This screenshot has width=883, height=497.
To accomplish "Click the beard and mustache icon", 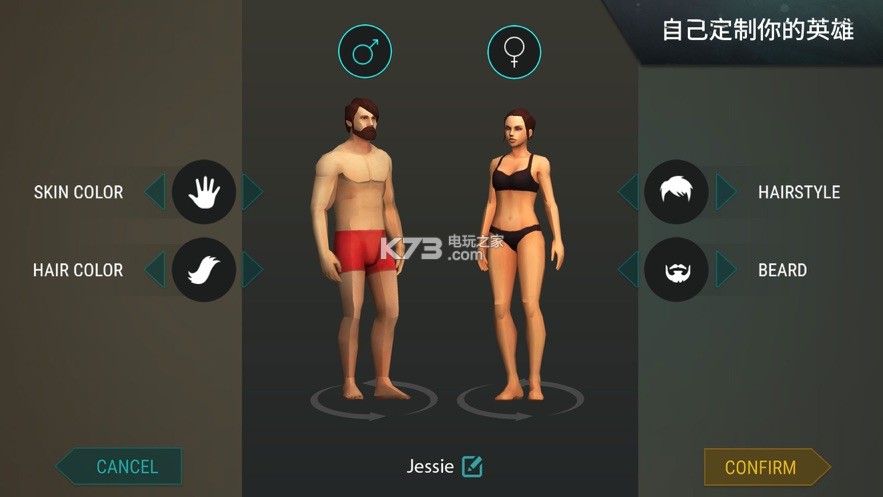I will tap(676, 269).
